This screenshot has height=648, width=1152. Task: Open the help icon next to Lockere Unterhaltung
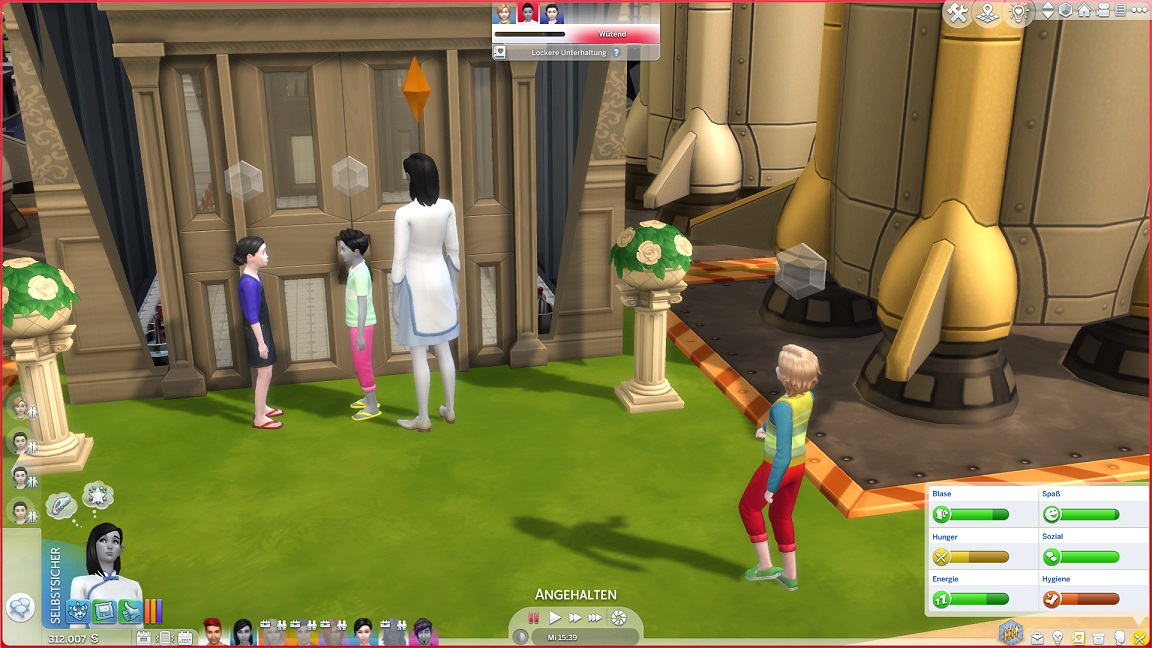point(616,52)
